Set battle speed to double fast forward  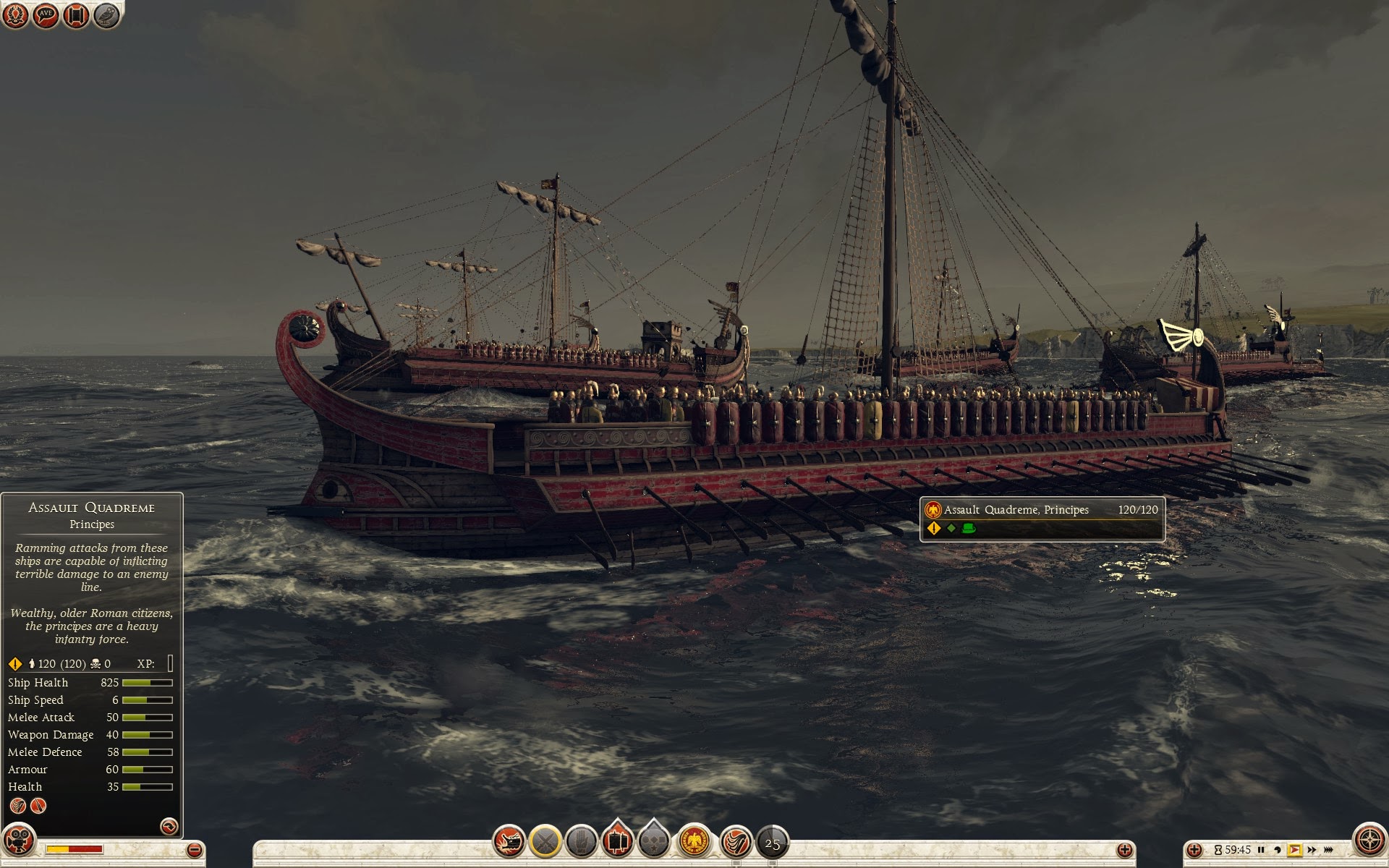click(1312, 850)
